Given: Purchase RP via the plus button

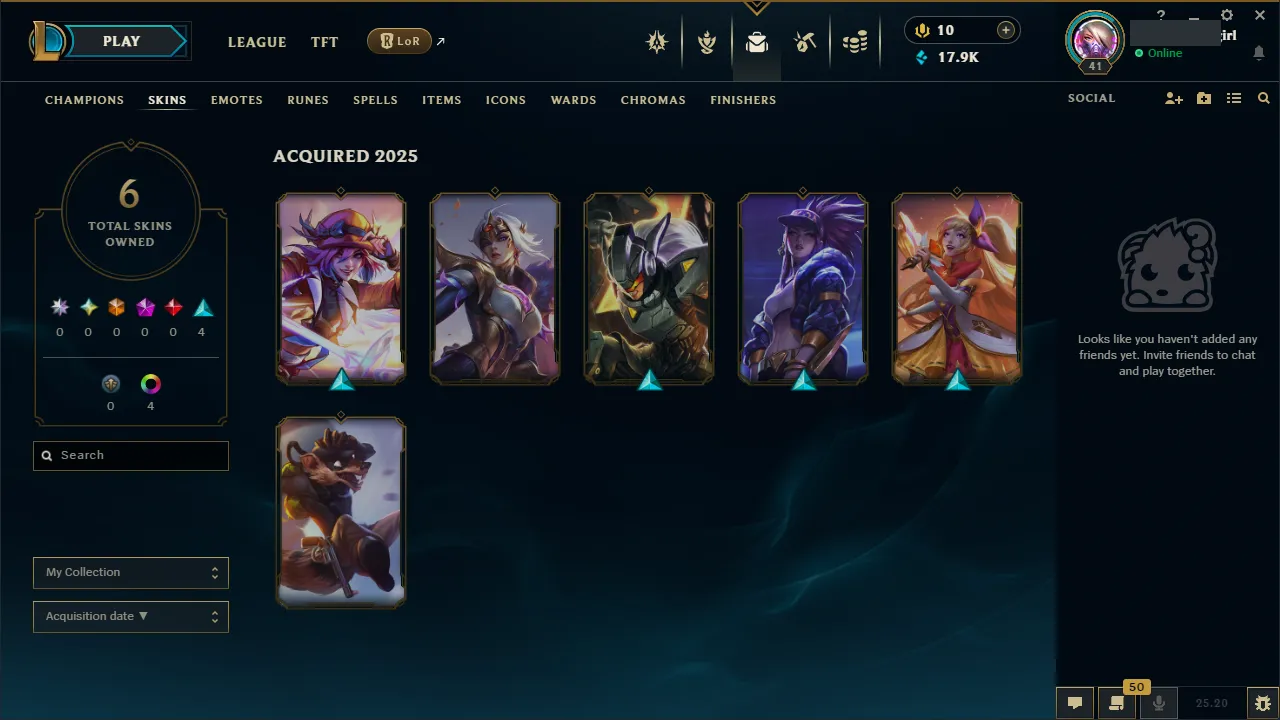Looking at the screenshot, I should click(x=1005, y=30).
